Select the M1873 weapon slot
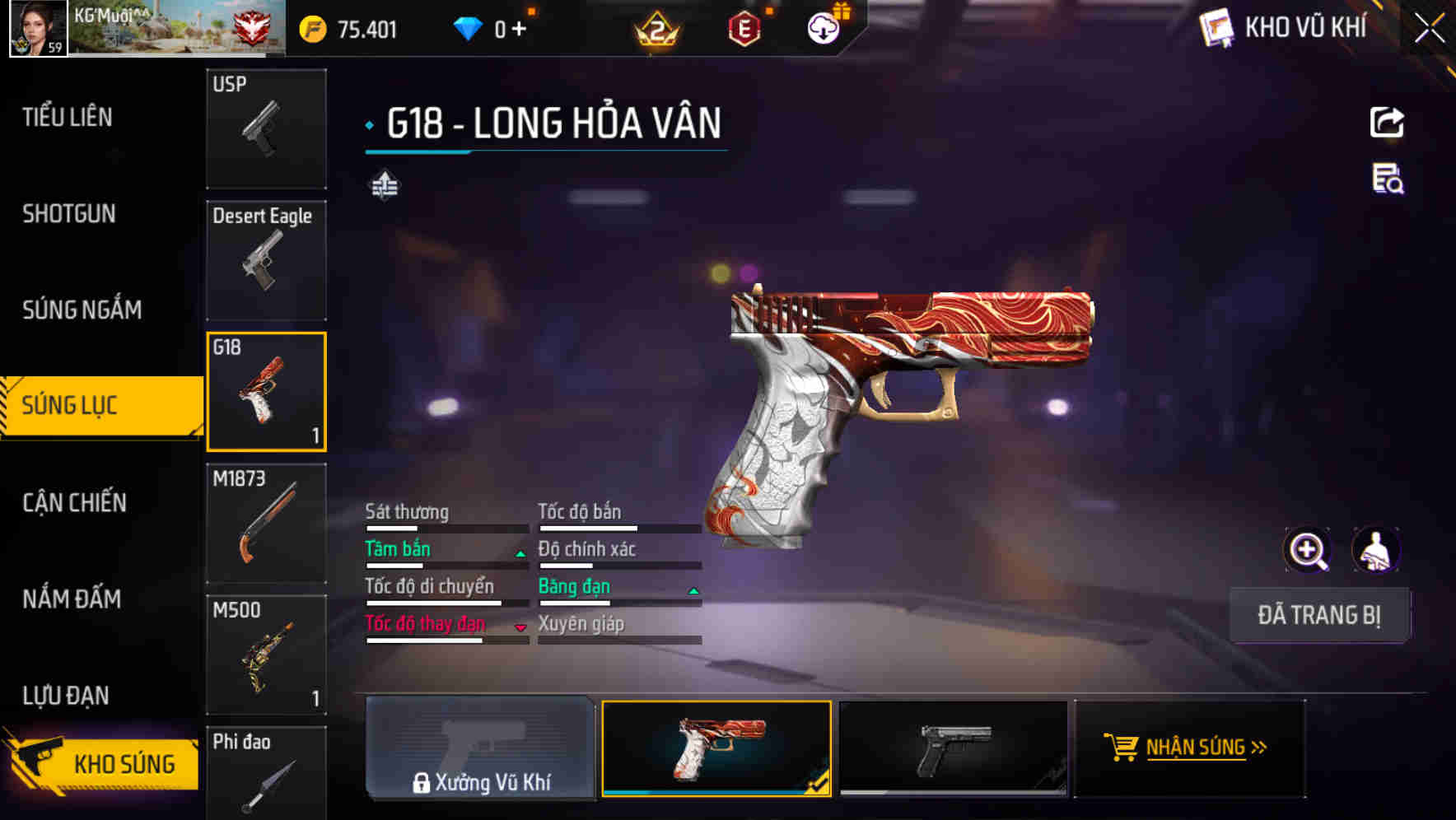This screenshot has height=820, width=1456. click(x=266, y=524)
